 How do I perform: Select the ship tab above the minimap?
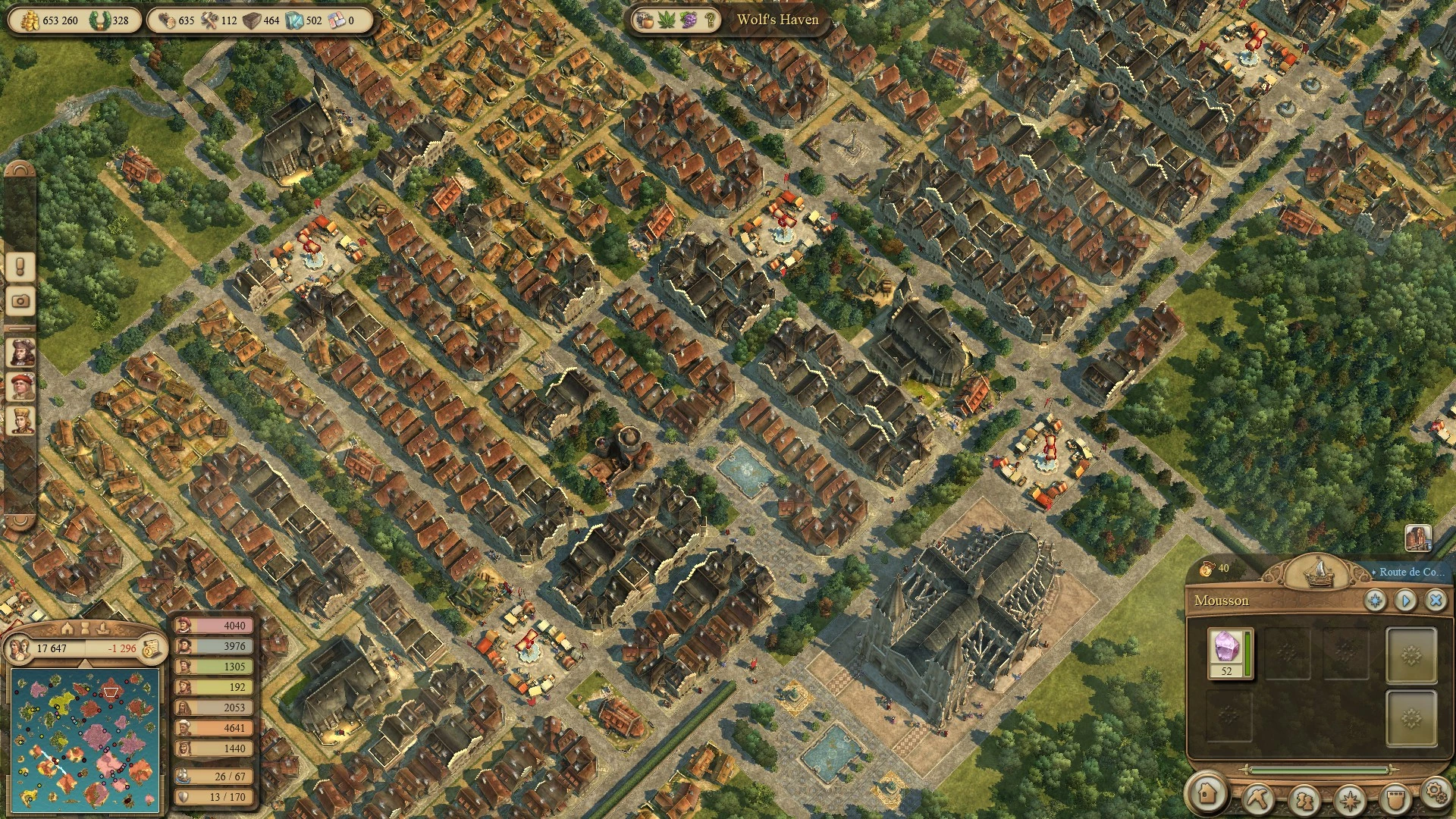coord(104,629)
